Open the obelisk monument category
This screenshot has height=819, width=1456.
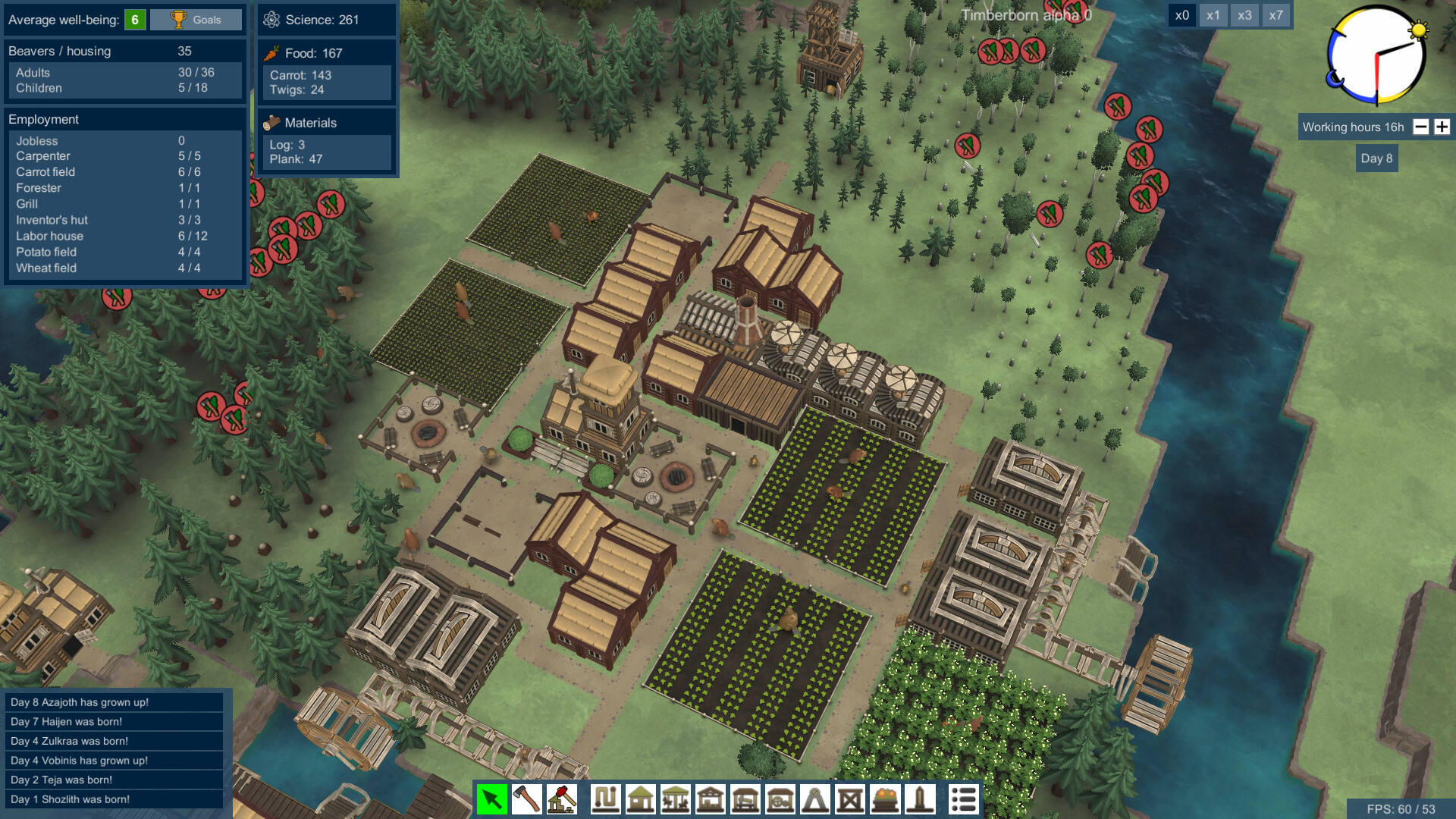[x=920, y=799]
